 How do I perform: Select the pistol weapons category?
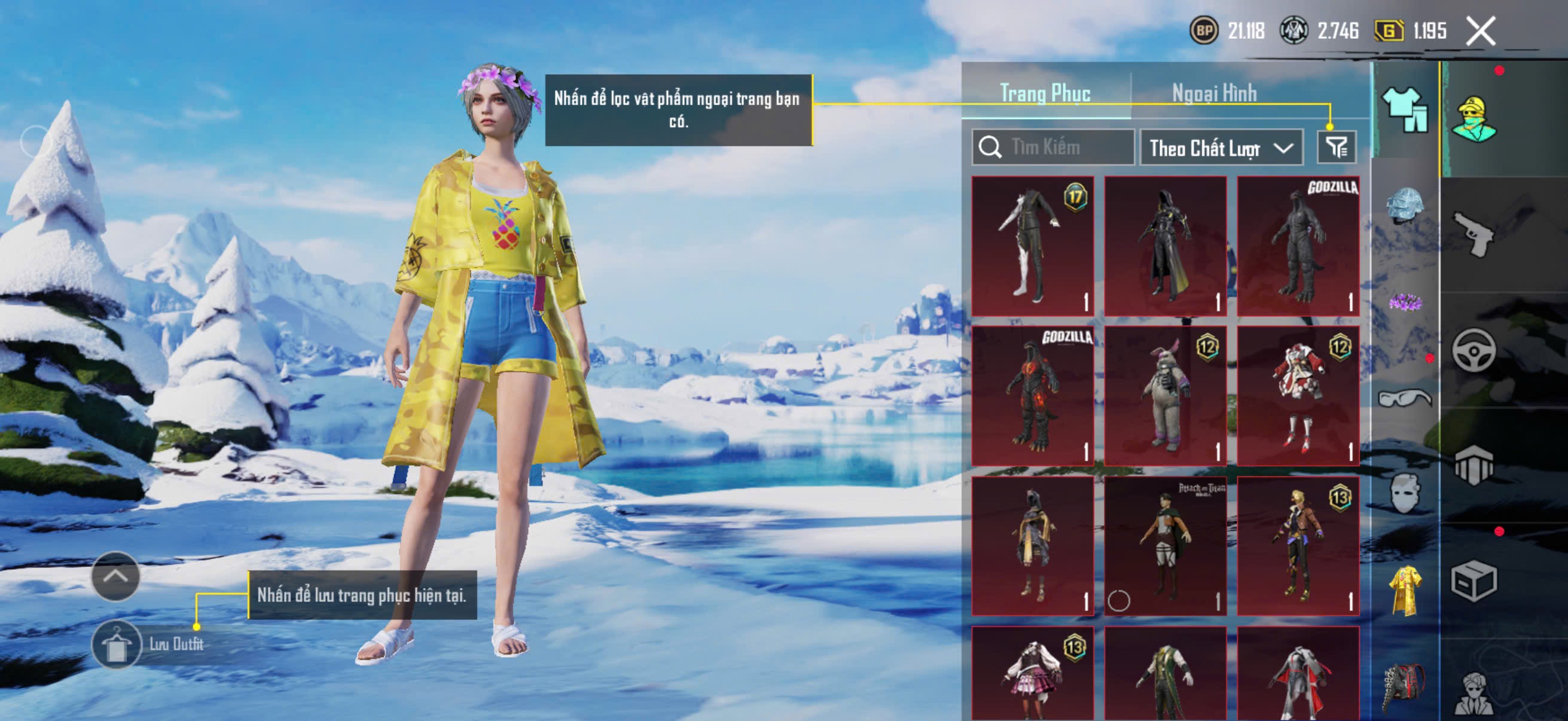click(1473, 234)
